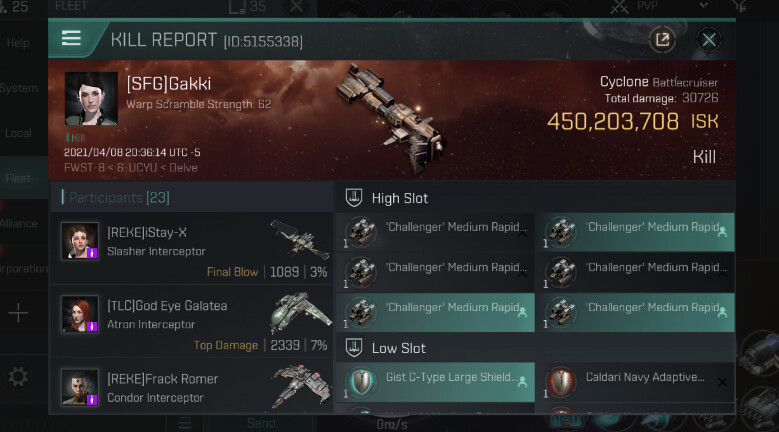779x432 pixels.
Task: Share the kill report via export icon
Action: tap(661, 40)
